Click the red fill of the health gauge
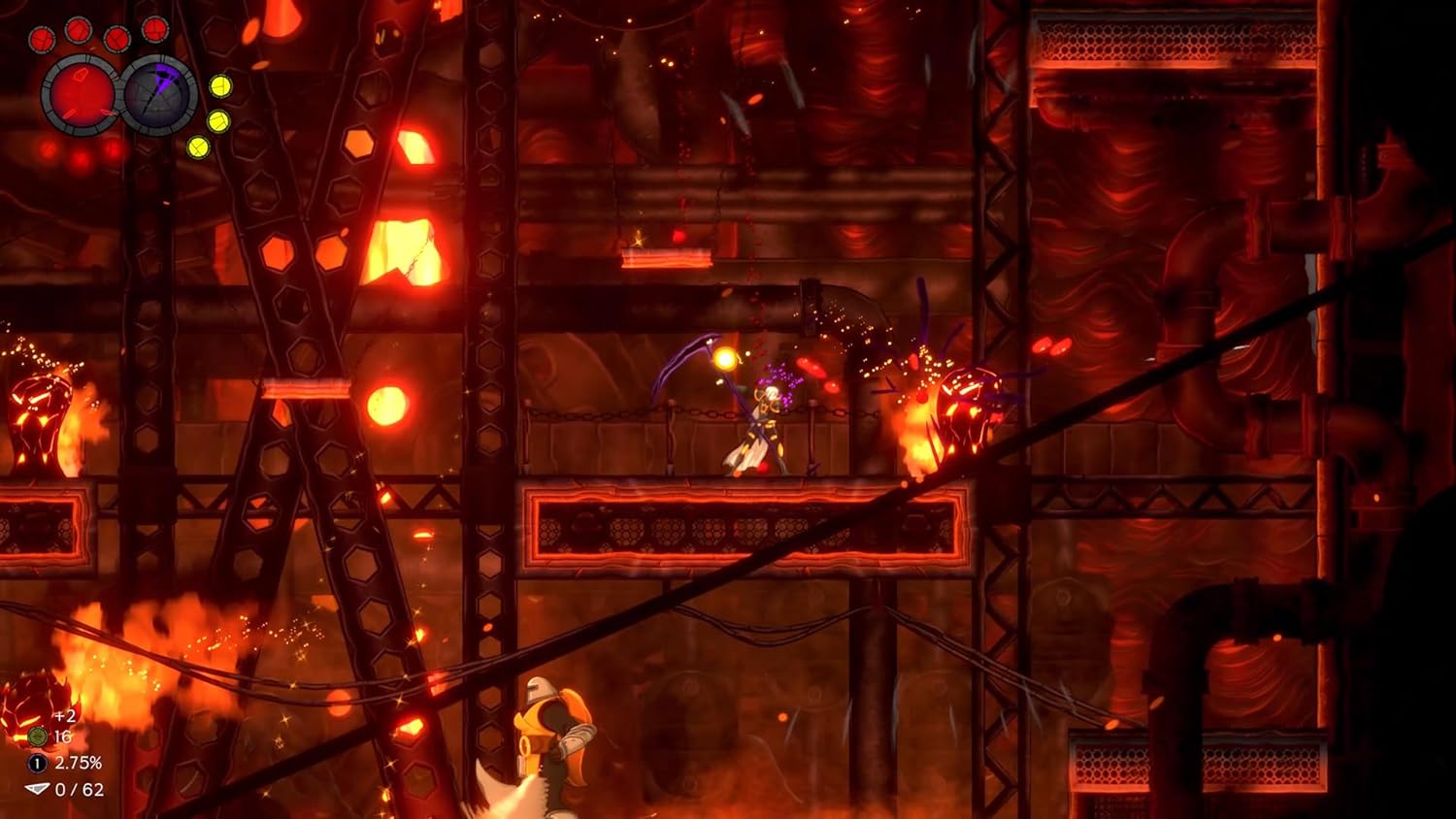Image resolution: width=1456 pixels, height=819 pixels. 83,97
